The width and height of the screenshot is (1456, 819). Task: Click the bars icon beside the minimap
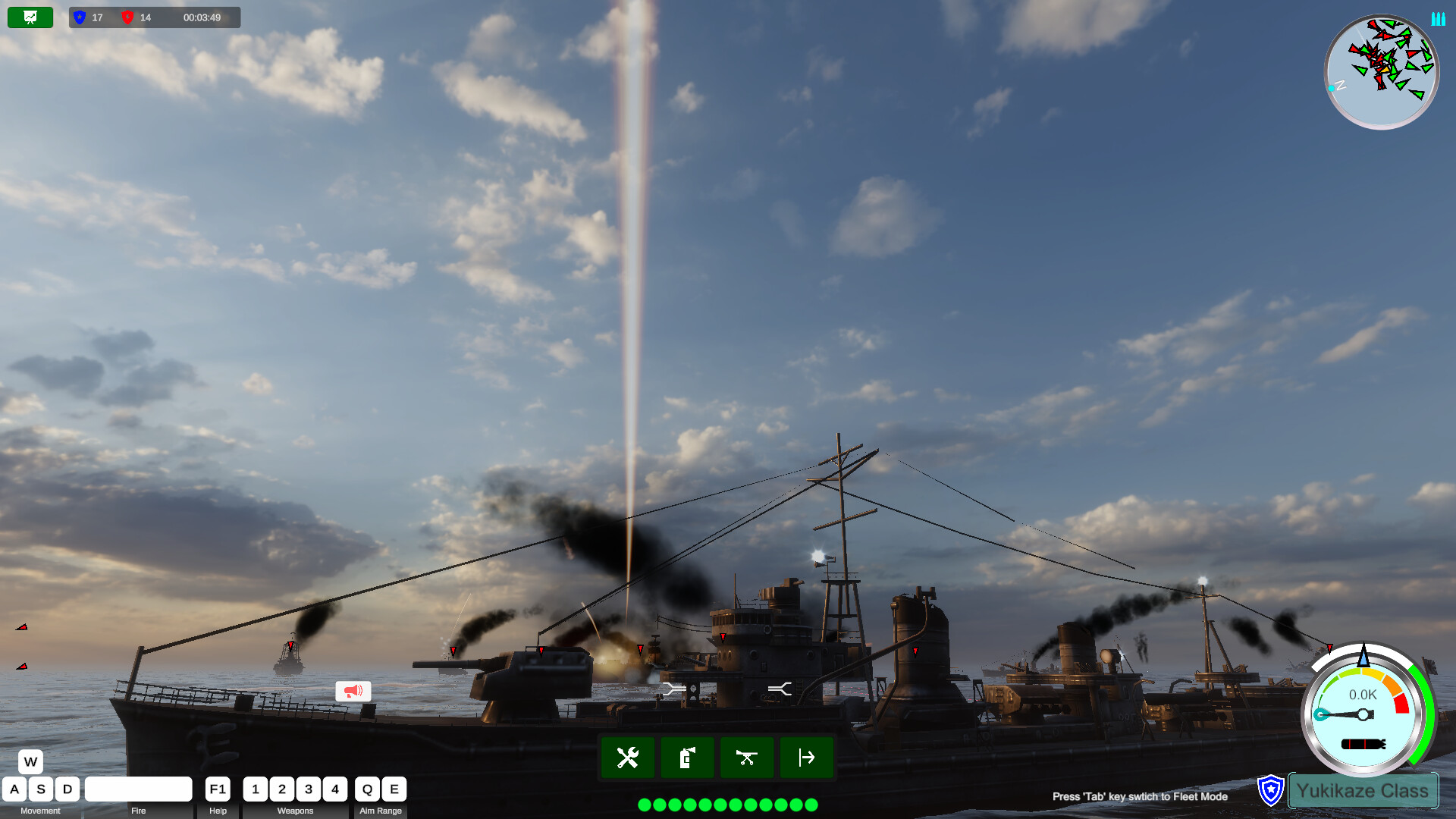tap(1439, 19)
